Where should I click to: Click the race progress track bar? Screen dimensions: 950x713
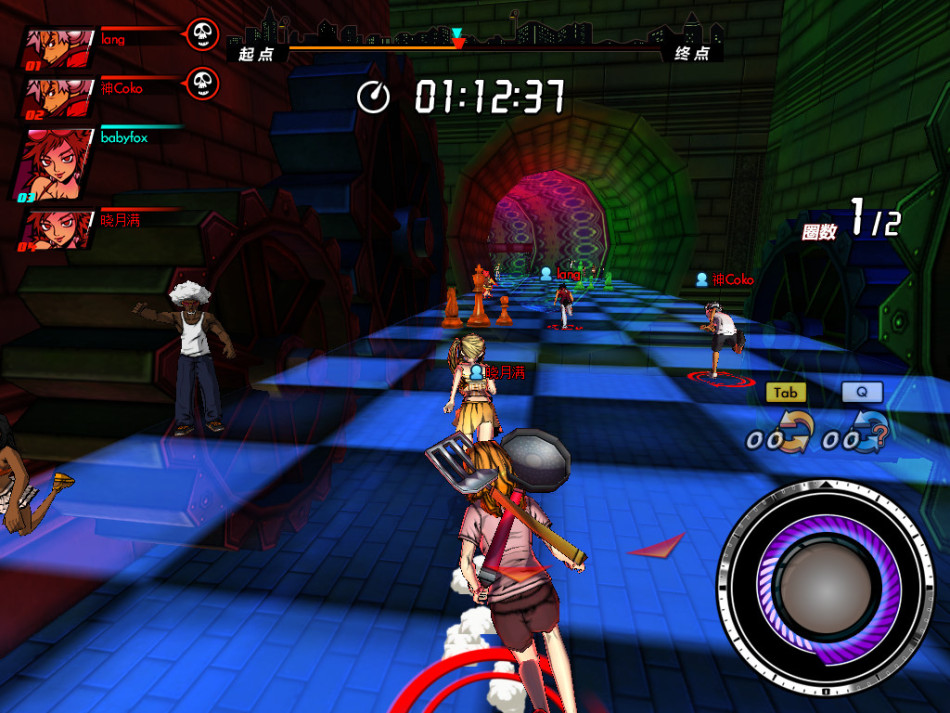475,46
